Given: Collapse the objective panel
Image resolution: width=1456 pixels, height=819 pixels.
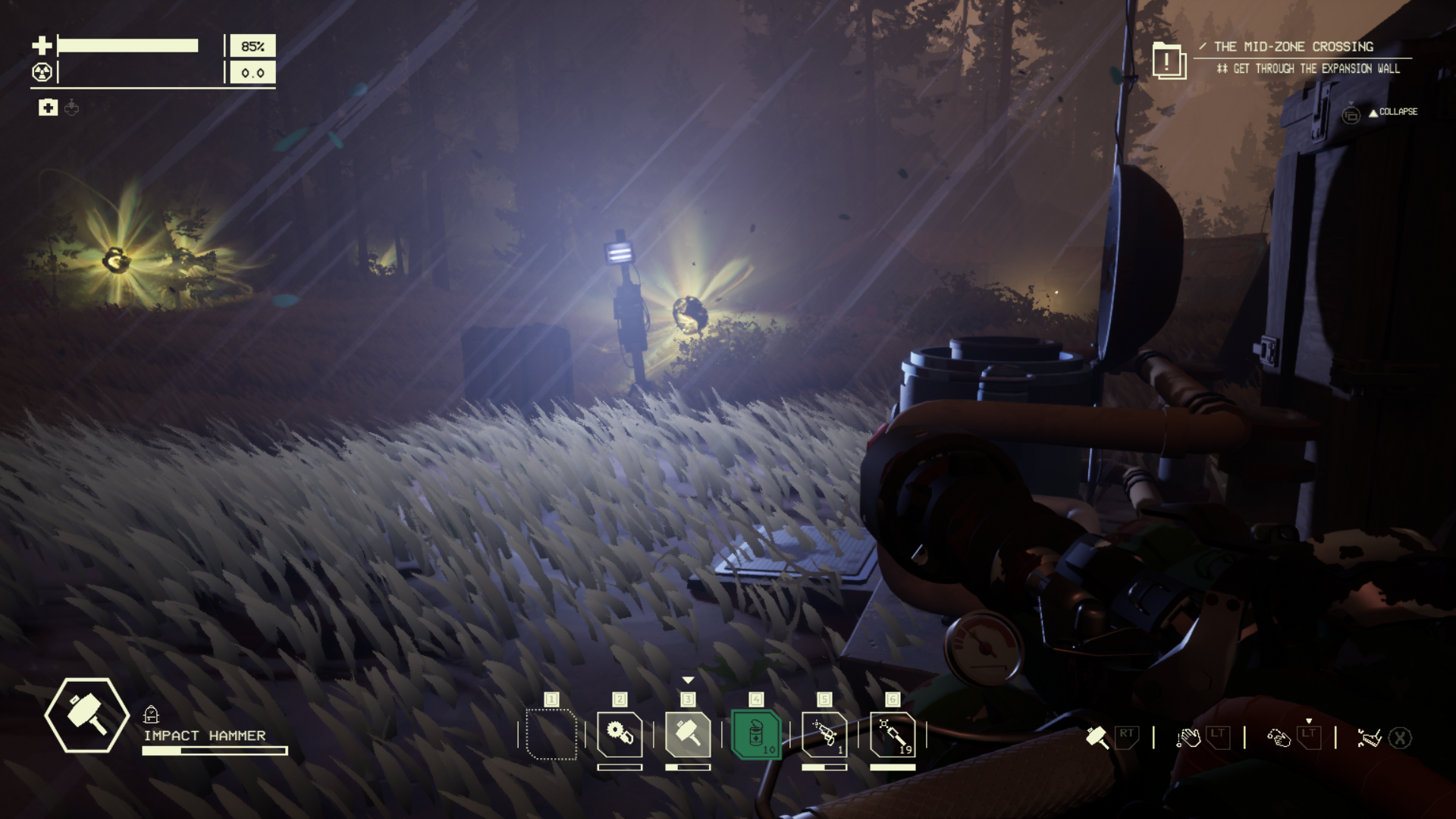Looking at the screenshot, I should (1392, 112).
